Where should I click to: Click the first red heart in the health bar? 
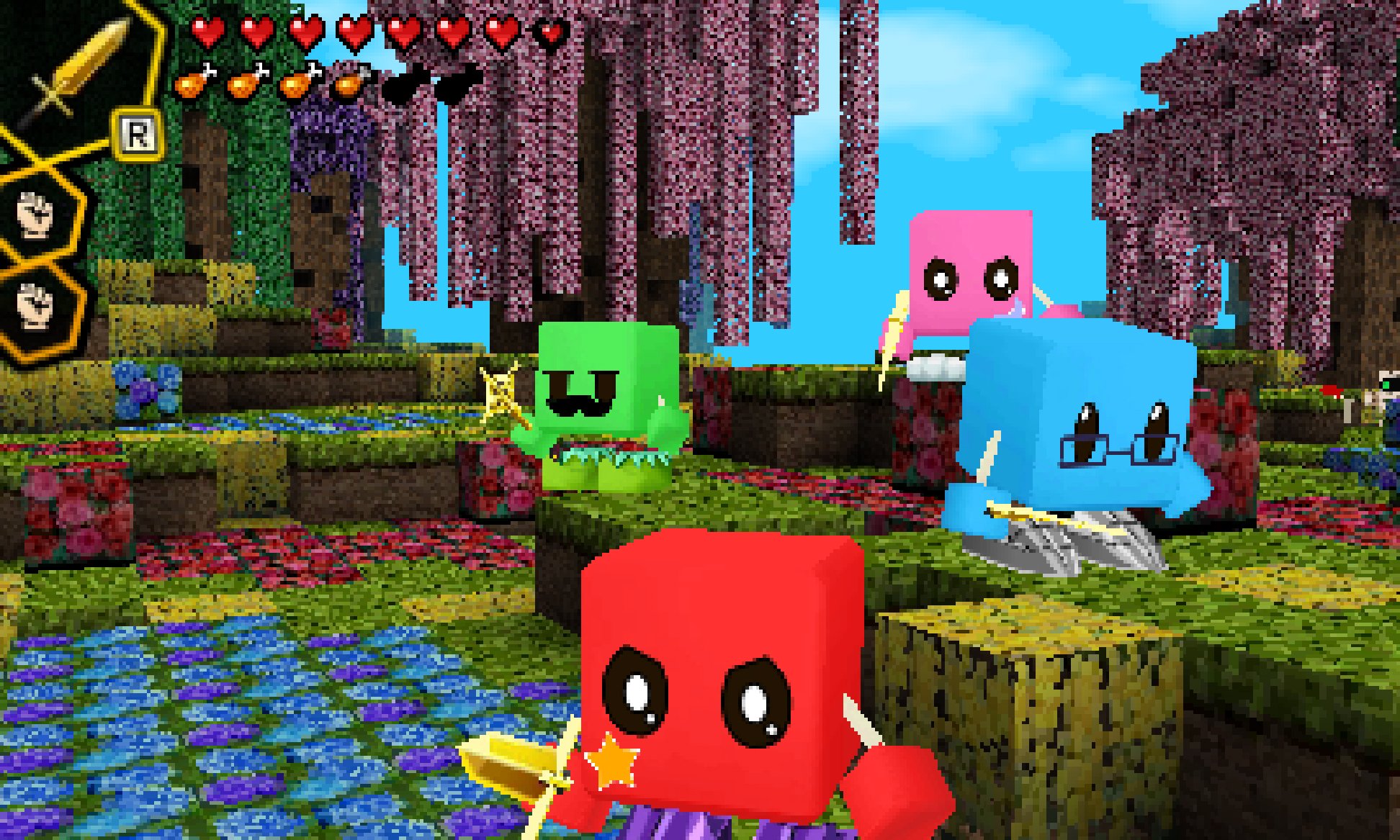[209, 32]
